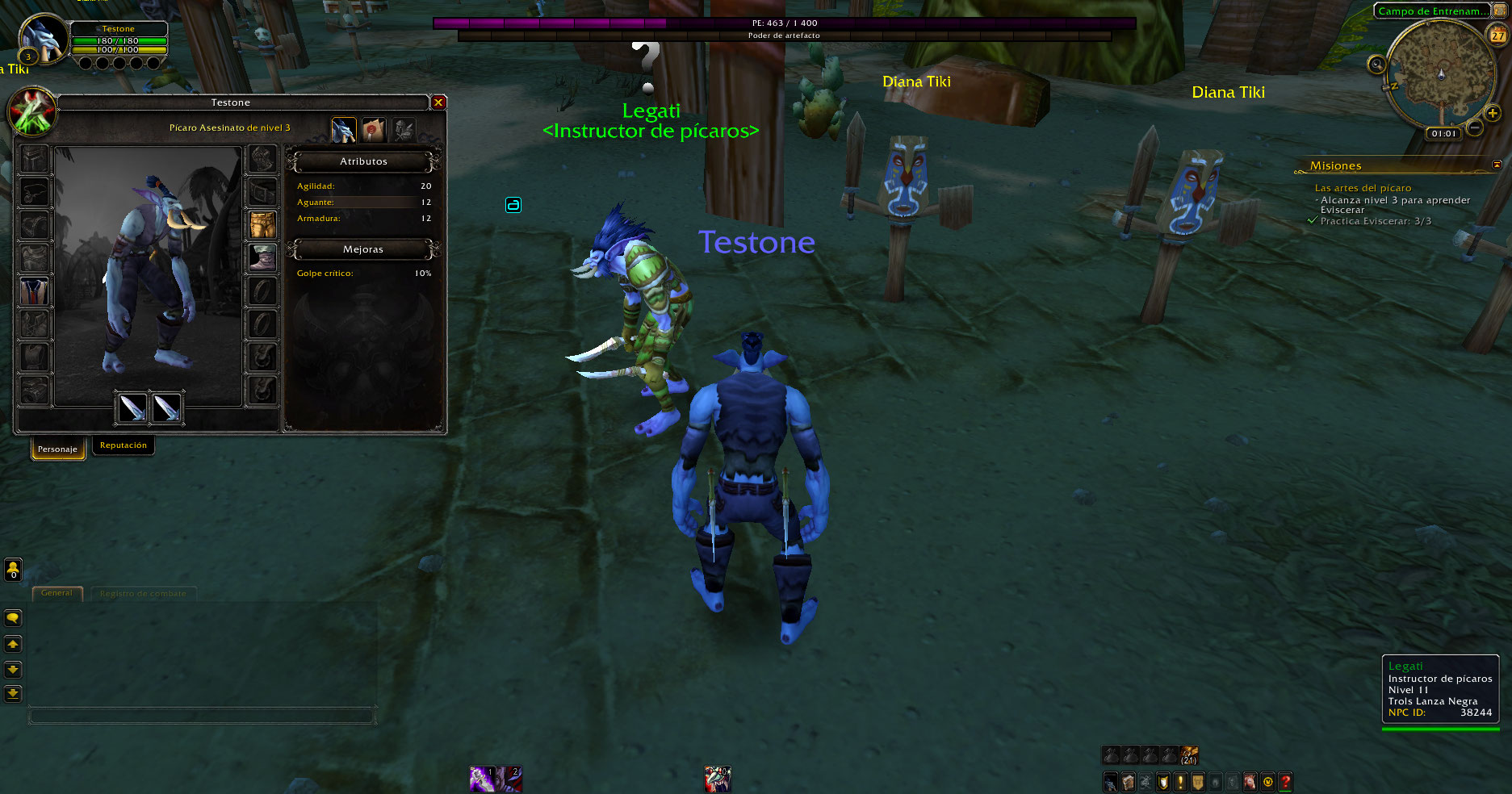Open the backpack showing 21 free slots

point(1189,755)
